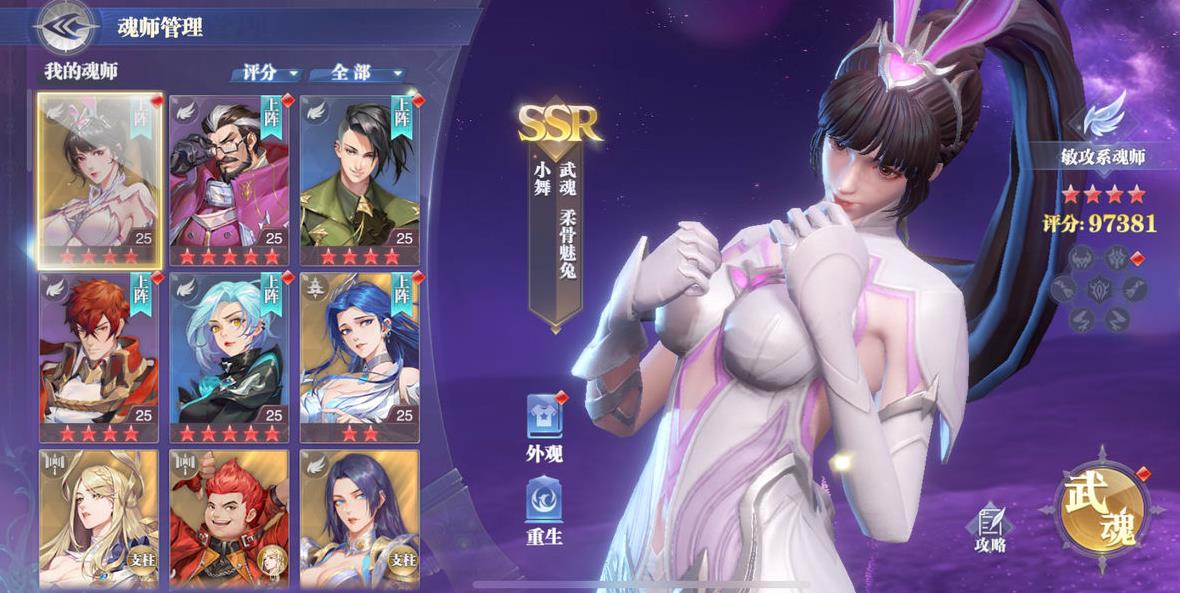Image resolution: width=1180 pixels, height=593 pixels.
Task: Open the 评分 sort dropdown
Action: [266, 73]
